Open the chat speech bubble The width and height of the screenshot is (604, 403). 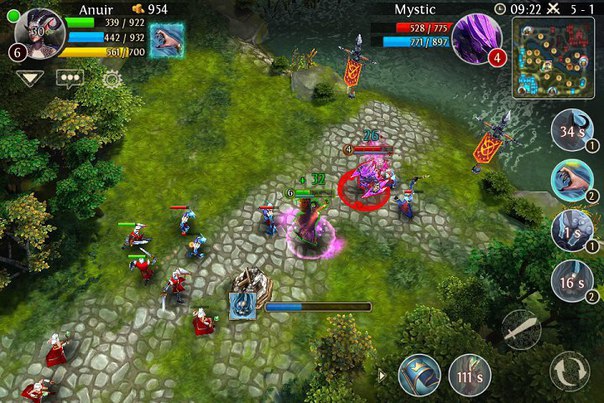click(69, 78)
